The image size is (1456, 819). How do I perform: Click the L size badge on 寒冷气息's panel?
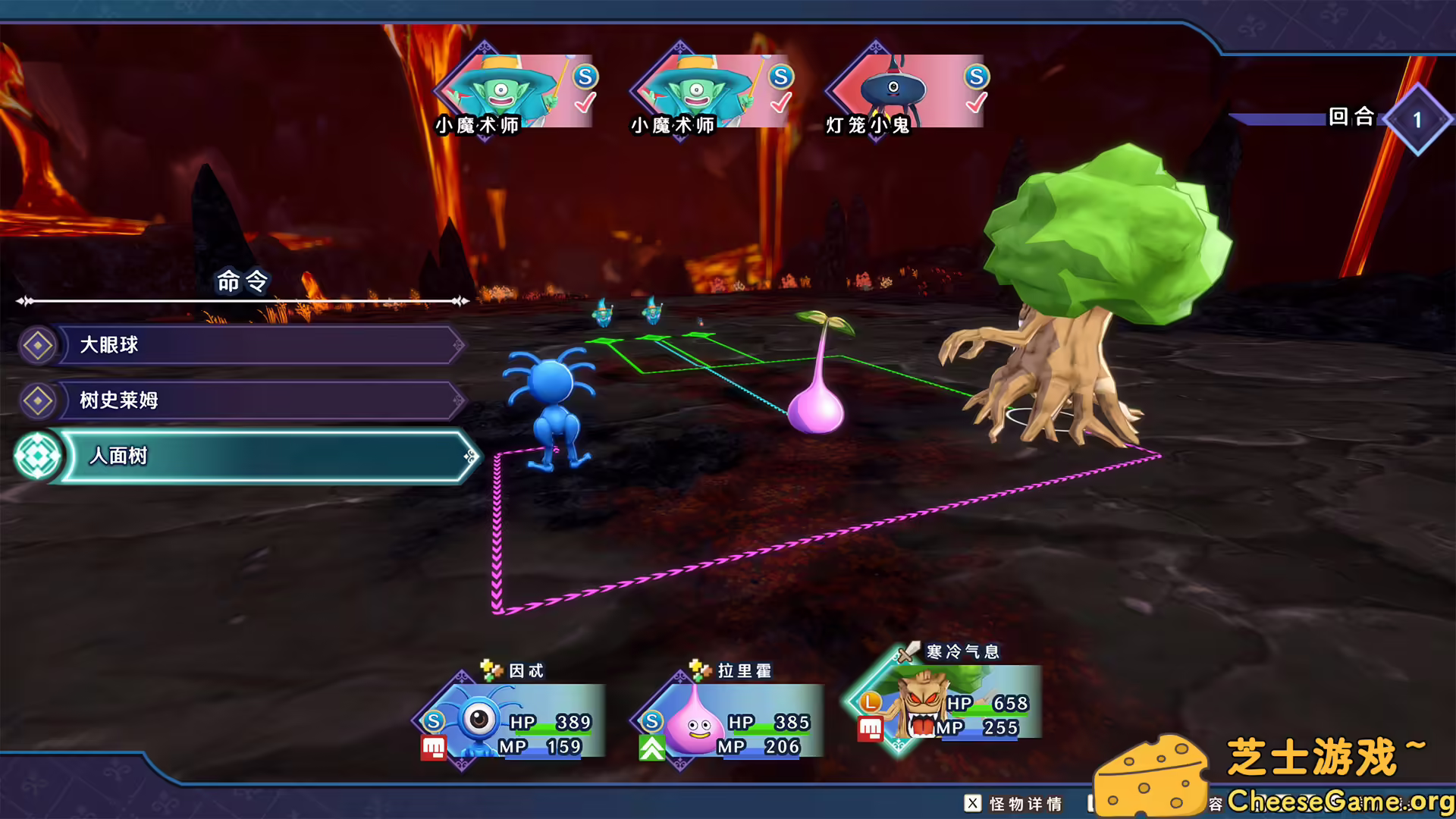869,700
